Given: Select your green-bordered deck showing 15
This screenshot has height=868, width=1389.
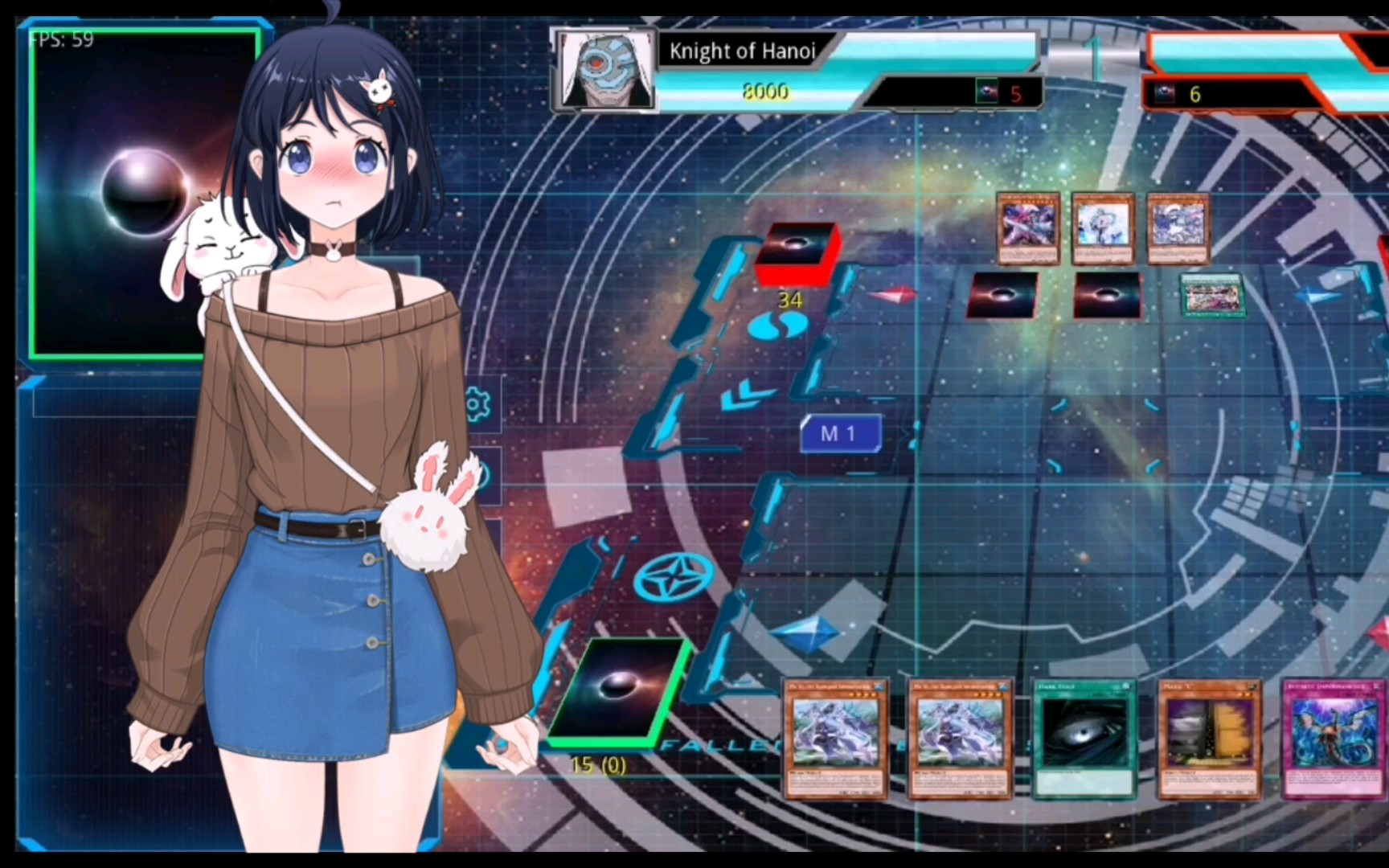Looking at the screenshot, I should [619, 690].
